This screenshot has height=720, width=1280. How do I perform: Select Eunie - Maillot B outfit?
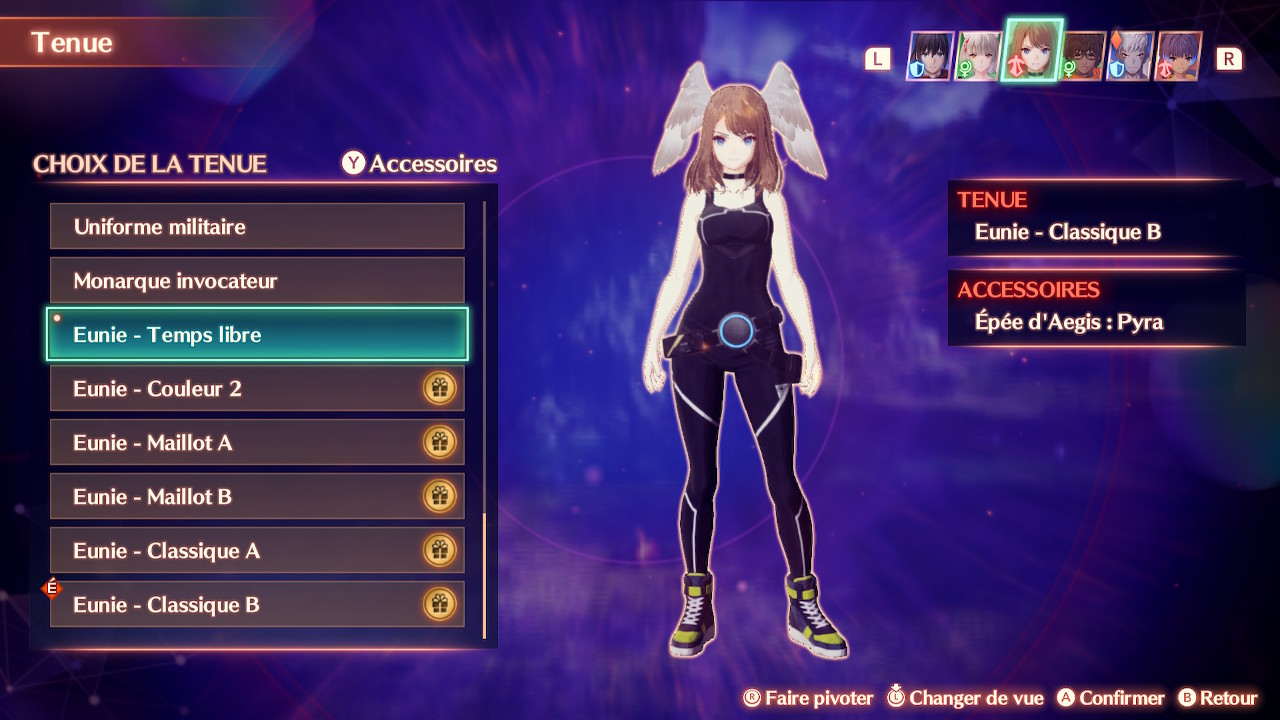pyautogui.click(x=257, y=497)
